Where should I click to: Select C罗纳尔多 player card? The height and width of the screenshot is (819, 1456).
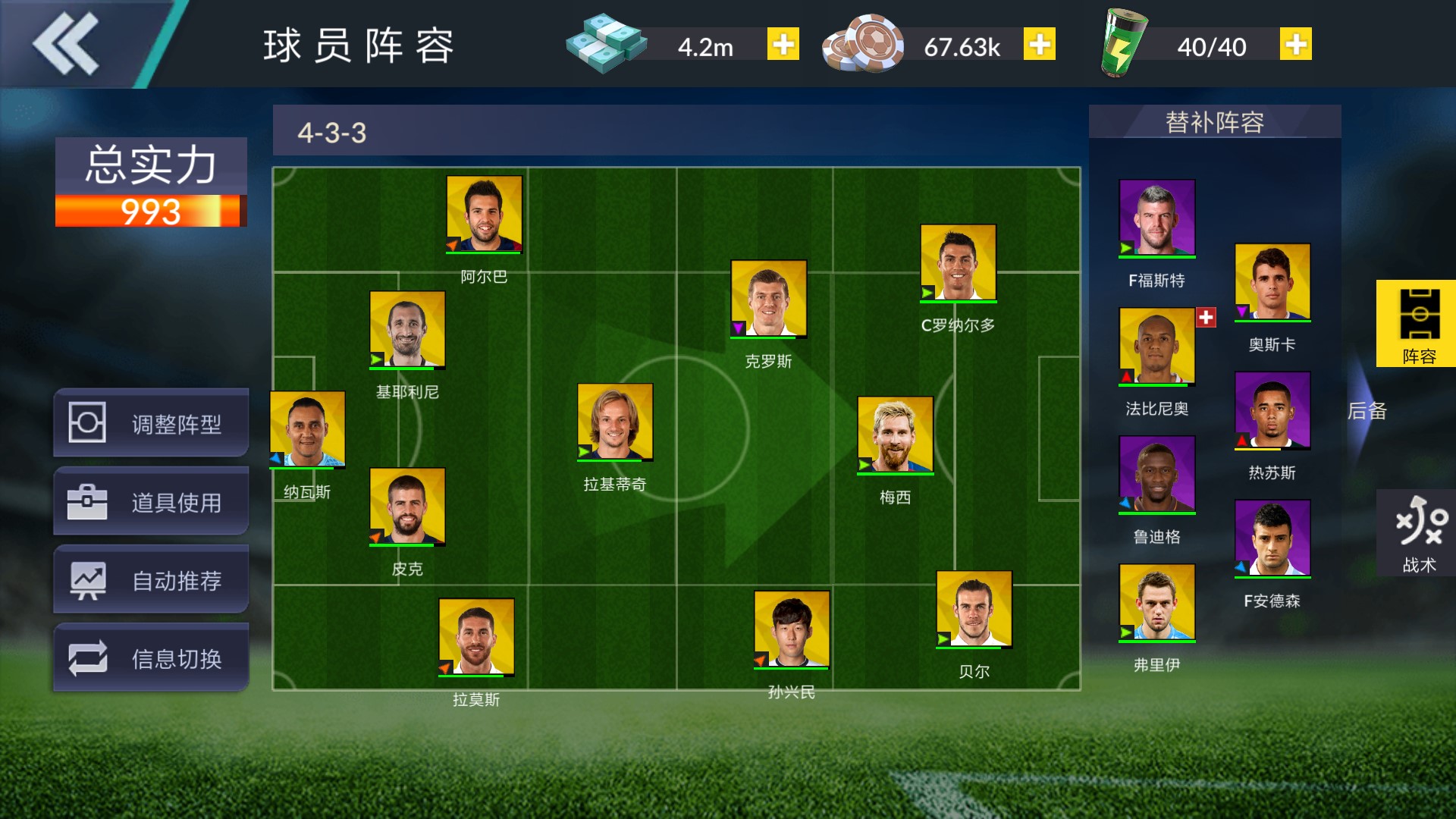click(x=958, y=262)
